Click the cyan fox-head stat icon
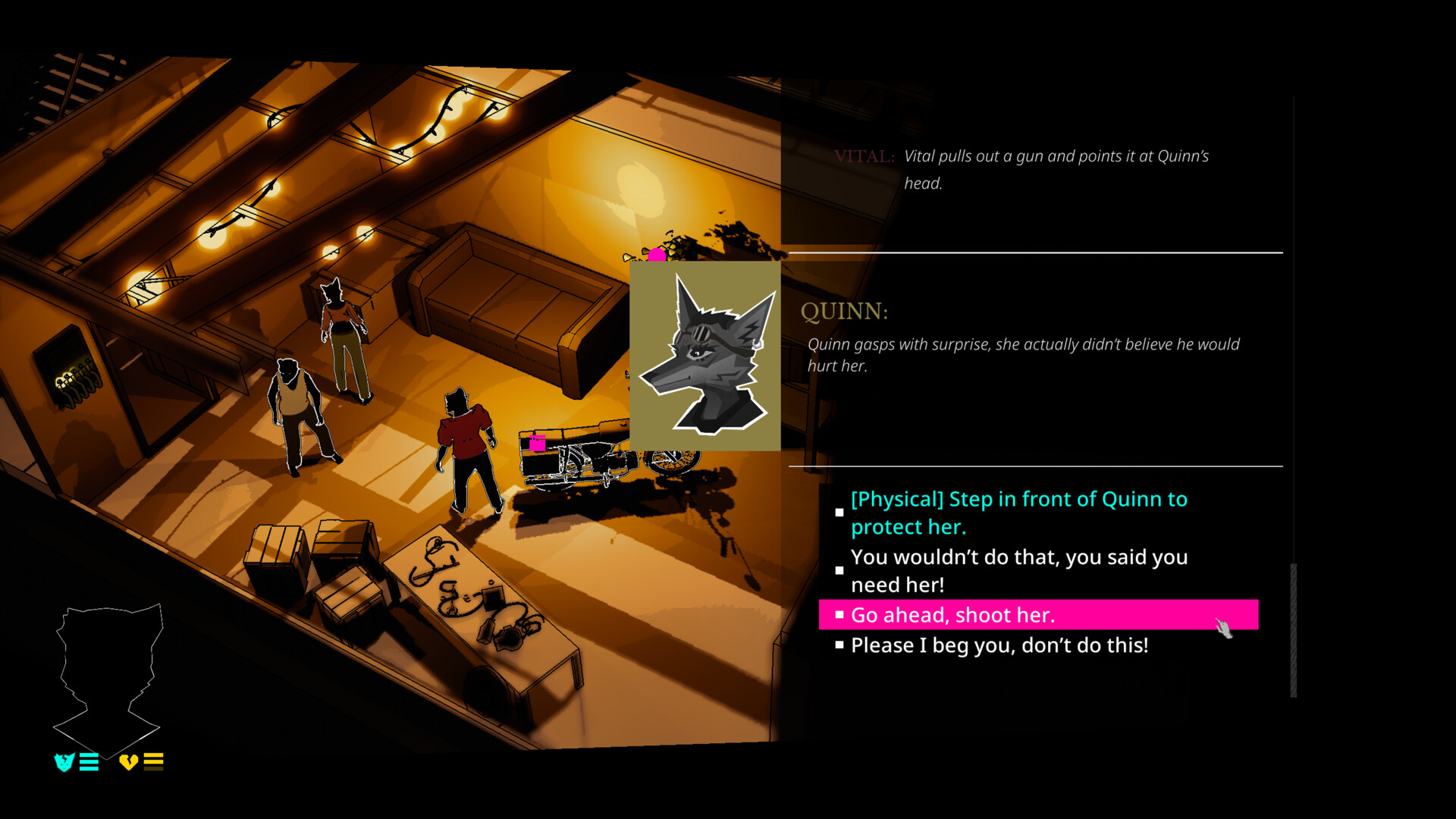The image size is (1456, 819). point(63,762)
